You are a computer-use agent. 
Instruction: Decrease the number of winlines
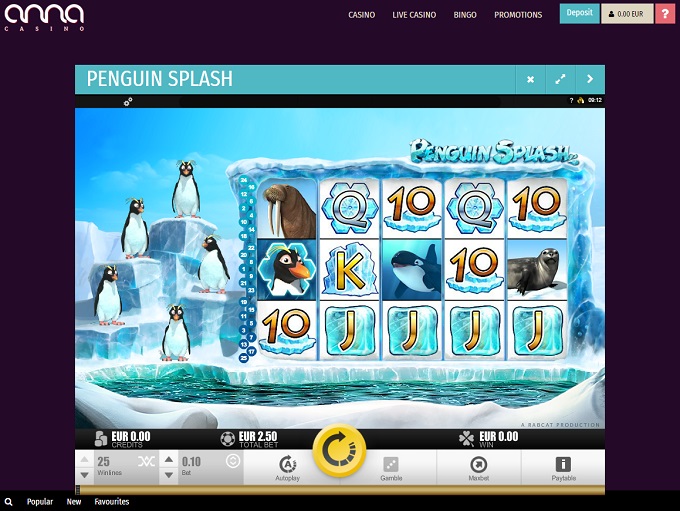tap(85, 474)
